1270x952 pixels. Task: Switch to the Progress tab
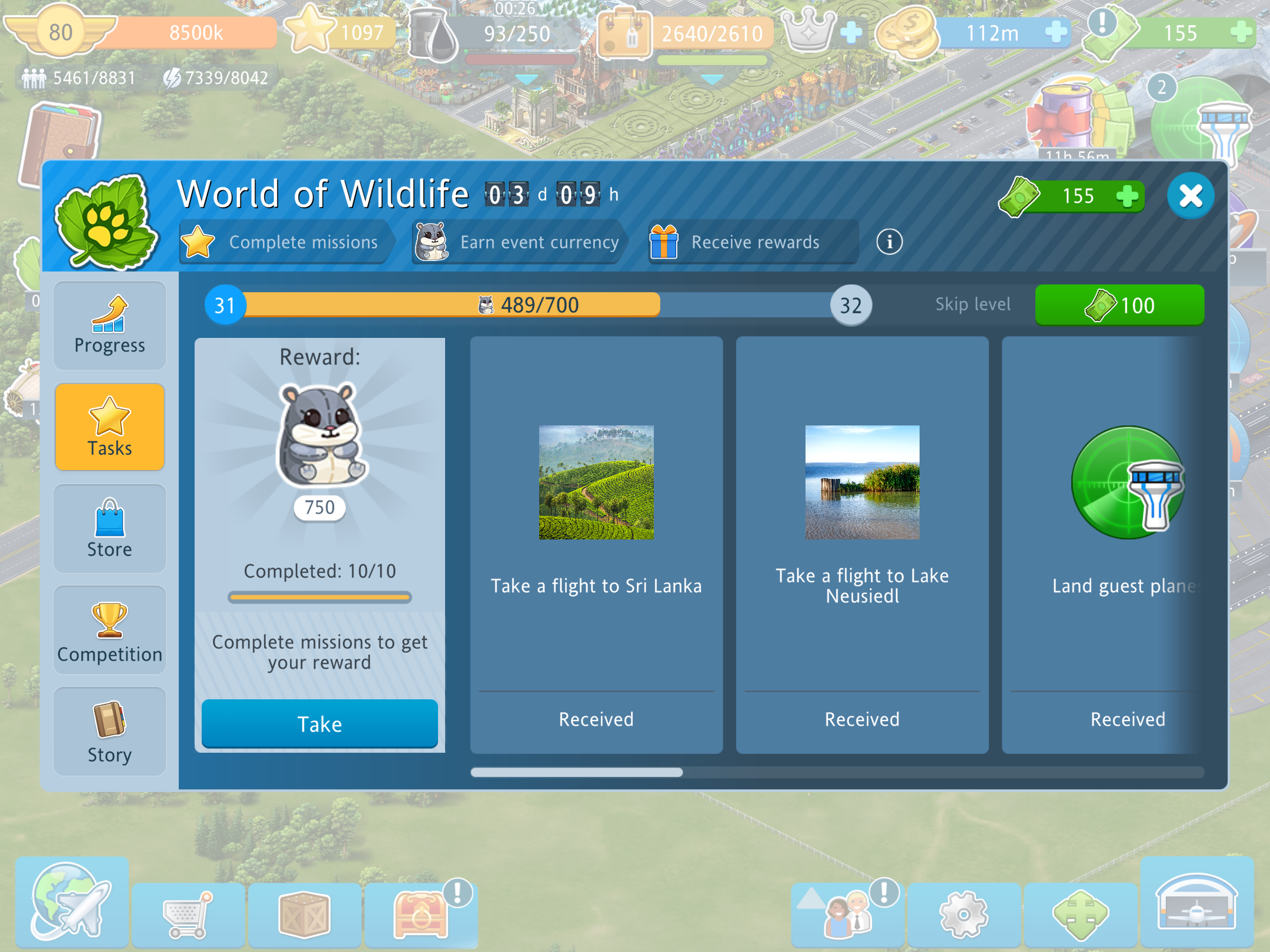[x=110, y=326]
